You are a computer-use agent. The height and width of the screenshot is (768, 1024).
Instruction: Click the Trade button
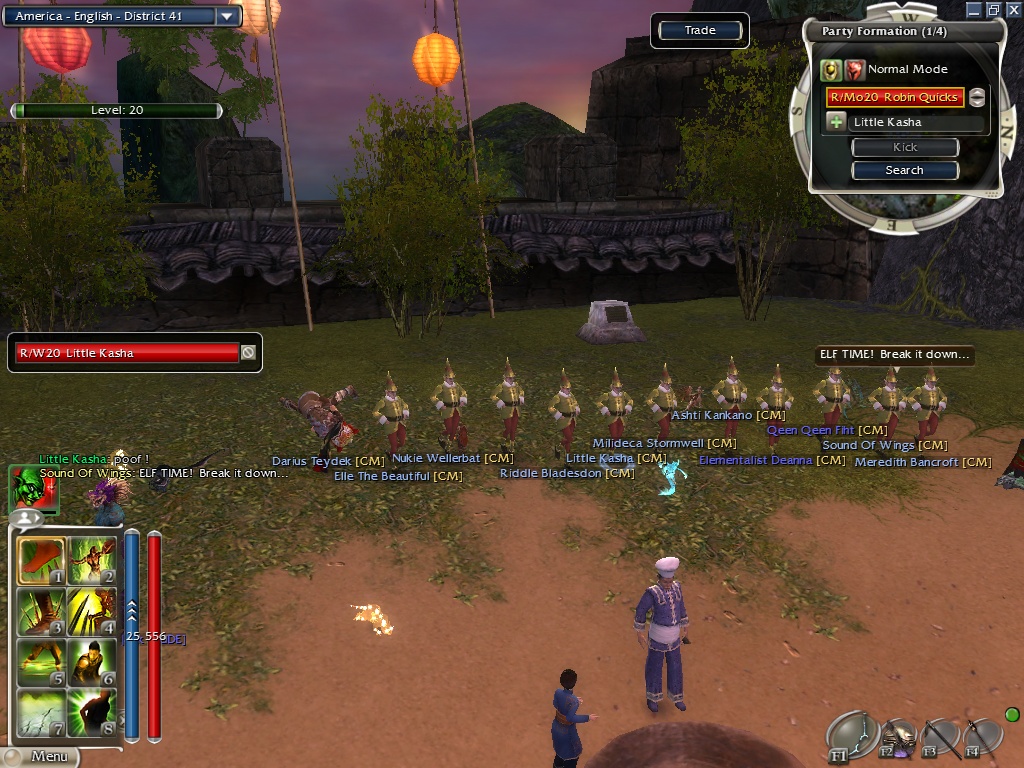click(x=700, y=31)
